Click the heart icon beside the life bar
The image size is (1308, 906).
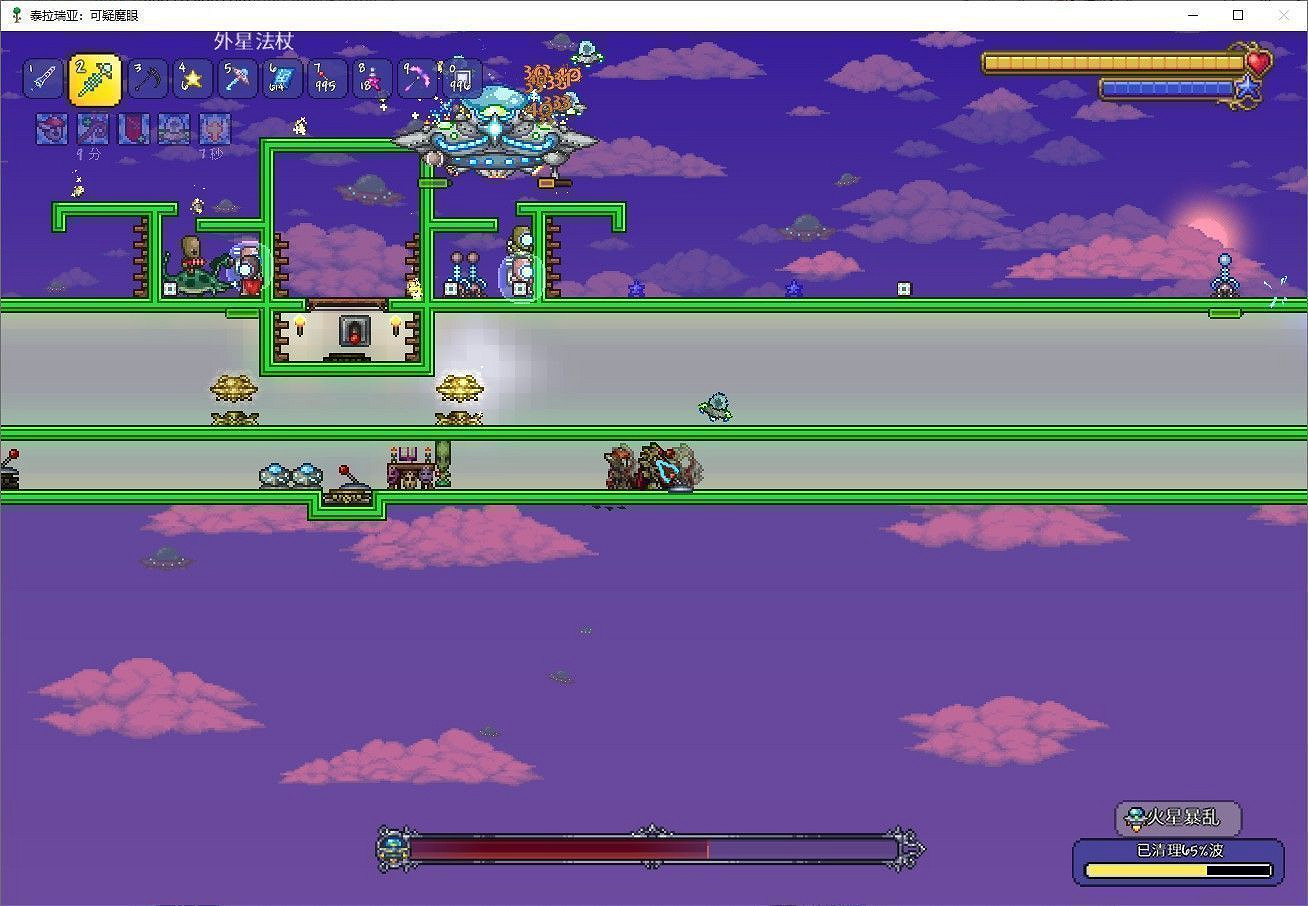point(1259,62)
